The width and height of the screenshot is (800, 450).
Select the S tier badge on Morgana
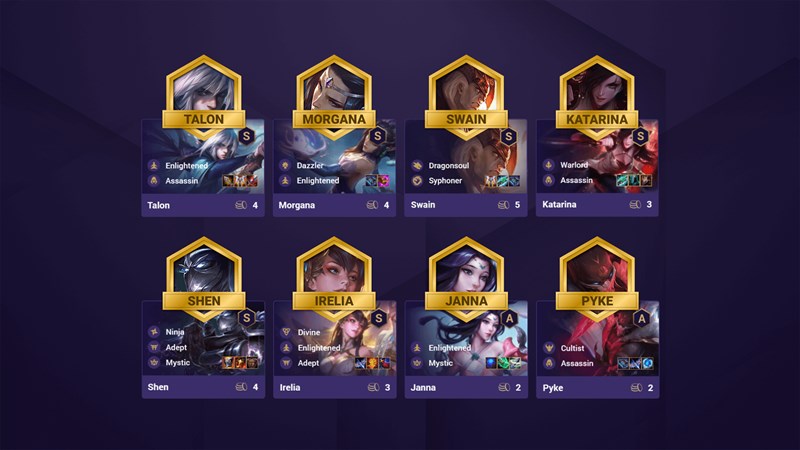pyautogui.click(x=377, y=135)
